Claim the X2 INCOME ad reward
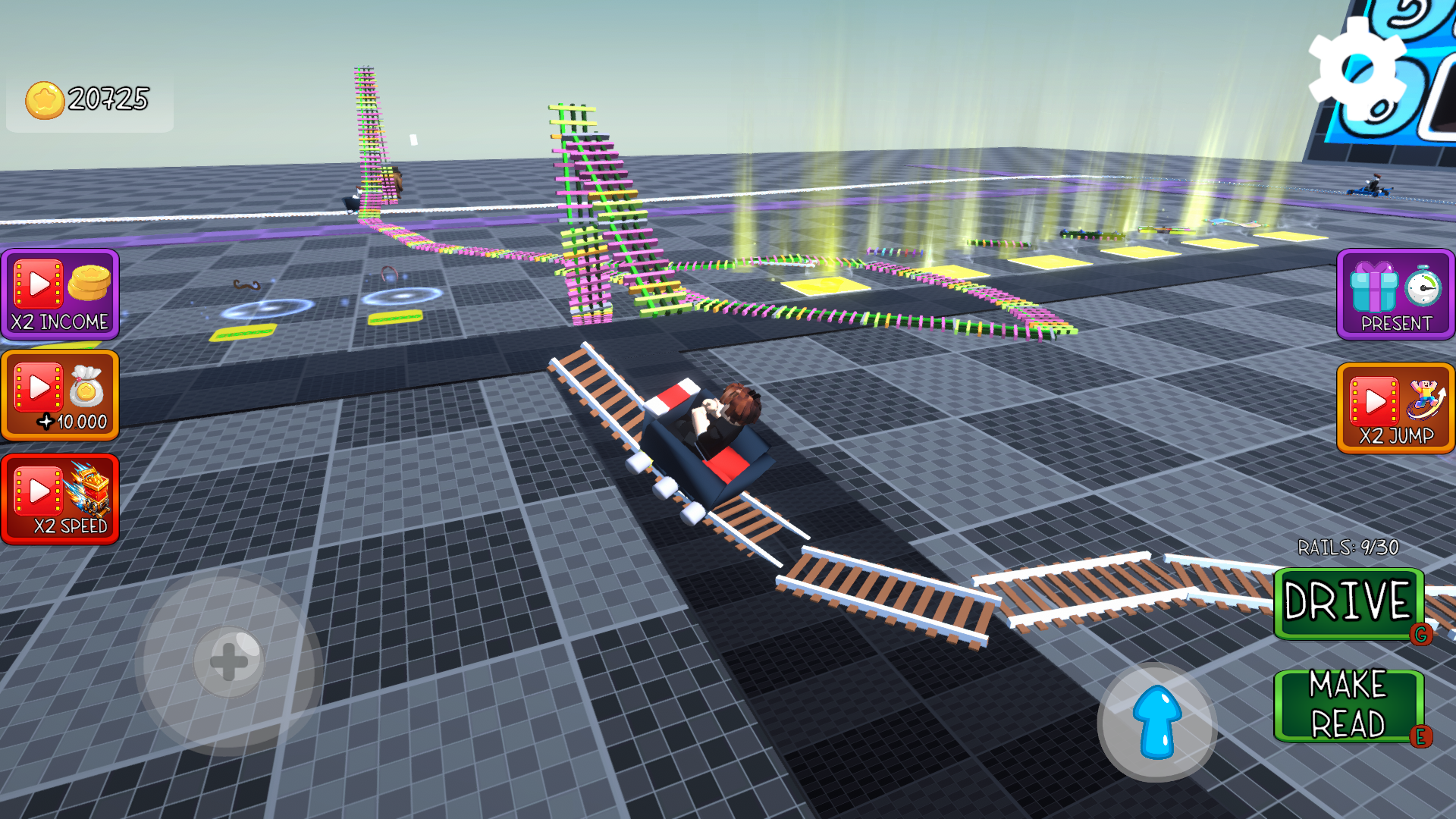This screenshot has width=1456, height=819. pyautogui.click(x=59, y=296)
